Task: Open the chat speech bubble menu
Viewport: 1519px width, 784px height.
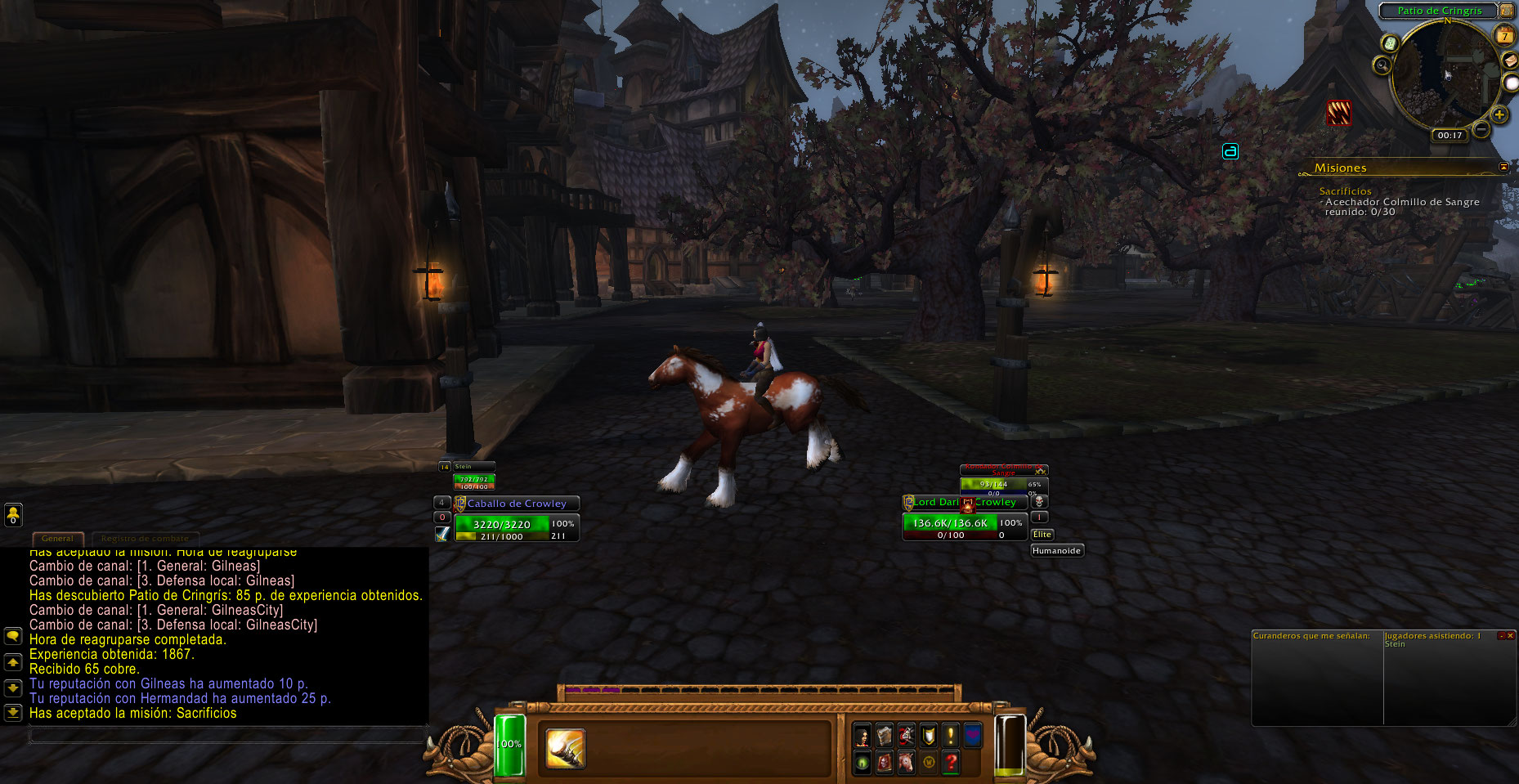Action: point(13,636)
